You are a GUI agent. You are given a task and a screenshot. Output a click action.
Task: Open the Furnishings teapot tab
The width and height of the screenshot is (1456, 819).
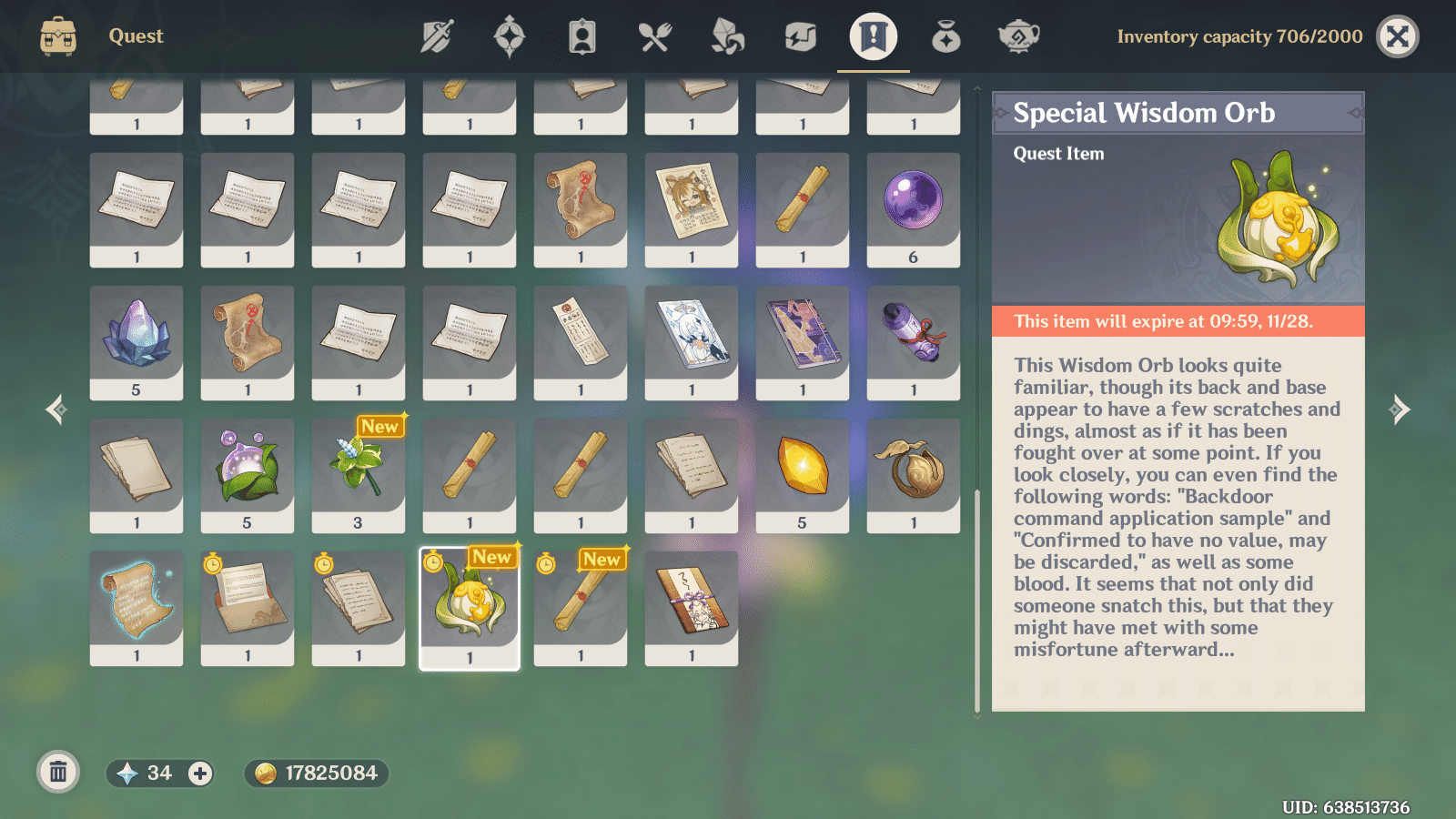1017,36
